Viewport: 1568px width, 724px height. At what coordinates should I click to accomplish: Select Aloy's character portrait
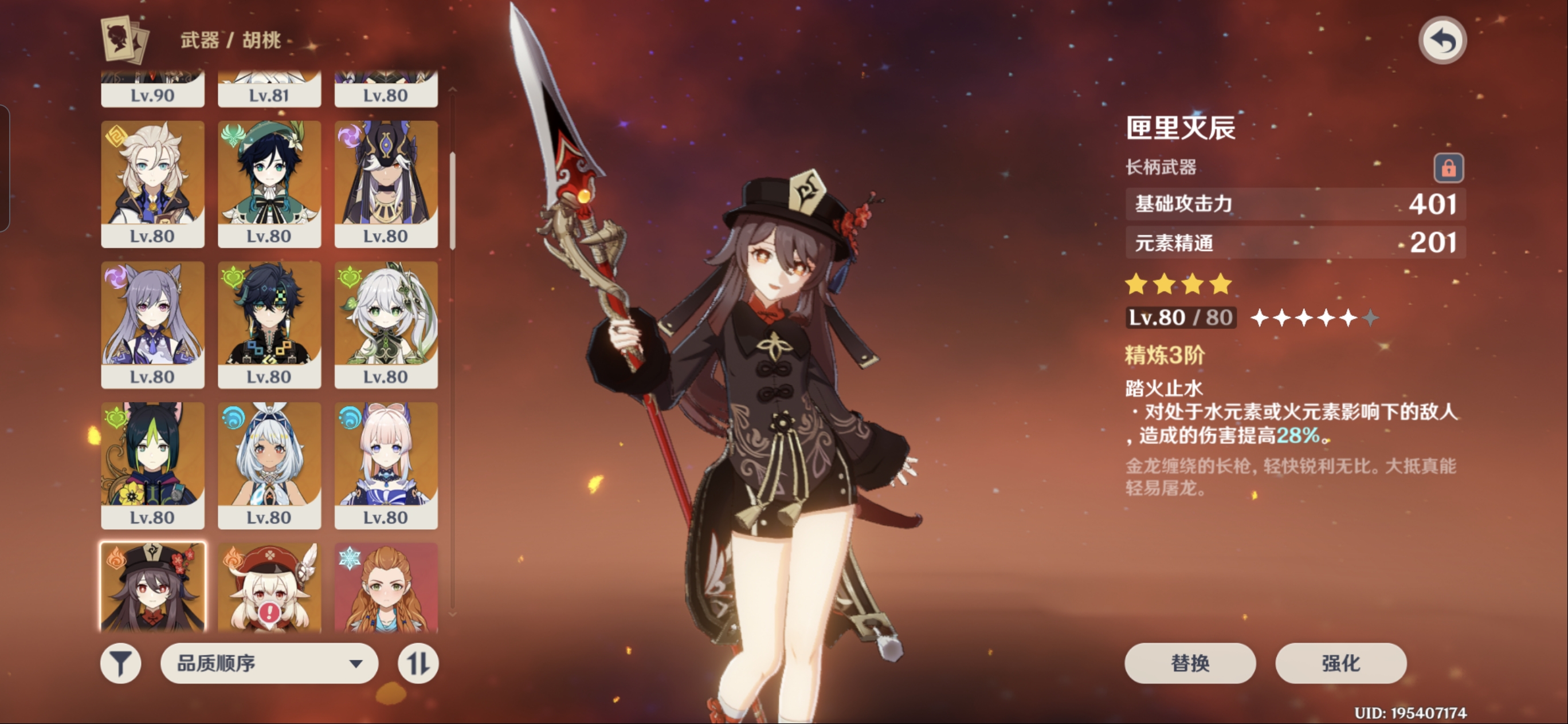(386, 587)
